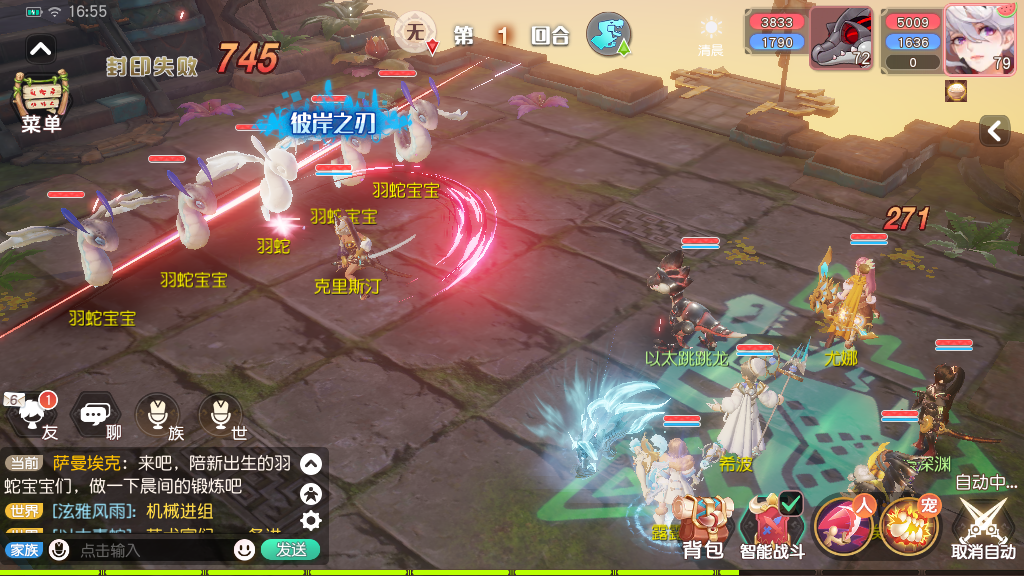Screen dimensions: 1024x576
Task: Click the chat text input field
Action: pyautogui.click(x=150, y=549)
